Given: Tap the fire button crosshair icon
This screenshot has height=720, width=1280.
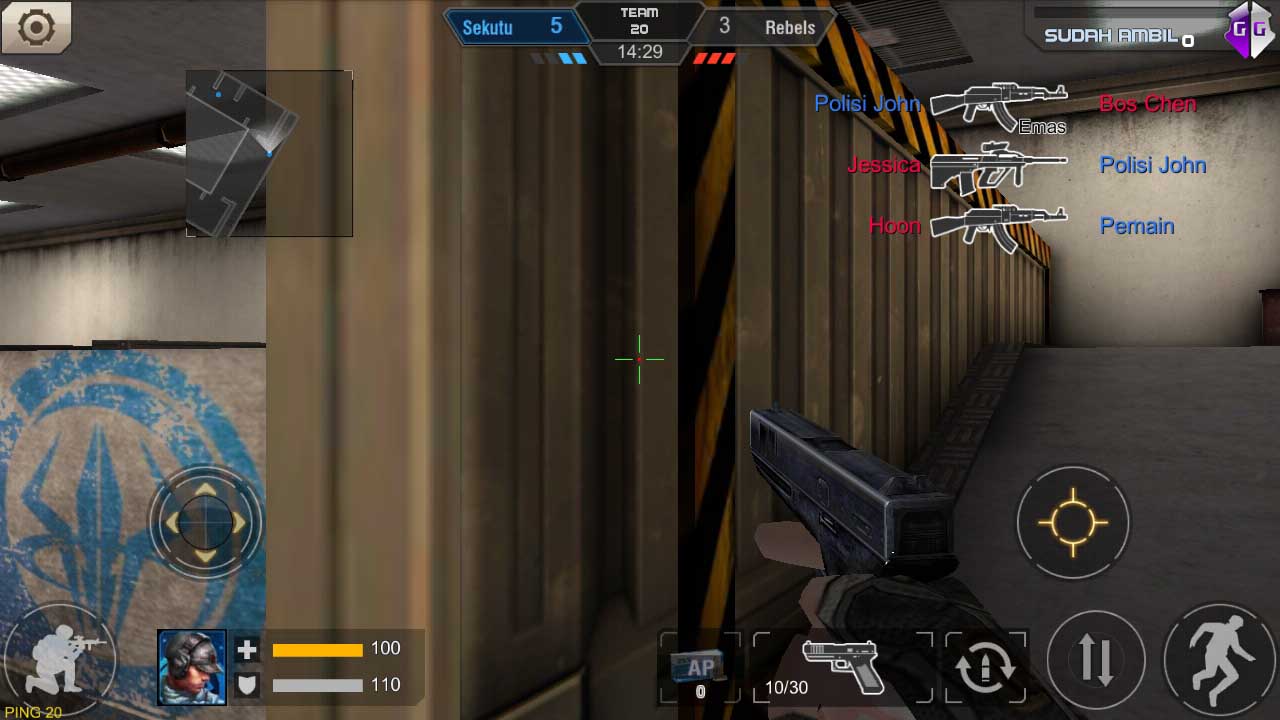Looking at the screenshot, I should (x=1073, y=521).
